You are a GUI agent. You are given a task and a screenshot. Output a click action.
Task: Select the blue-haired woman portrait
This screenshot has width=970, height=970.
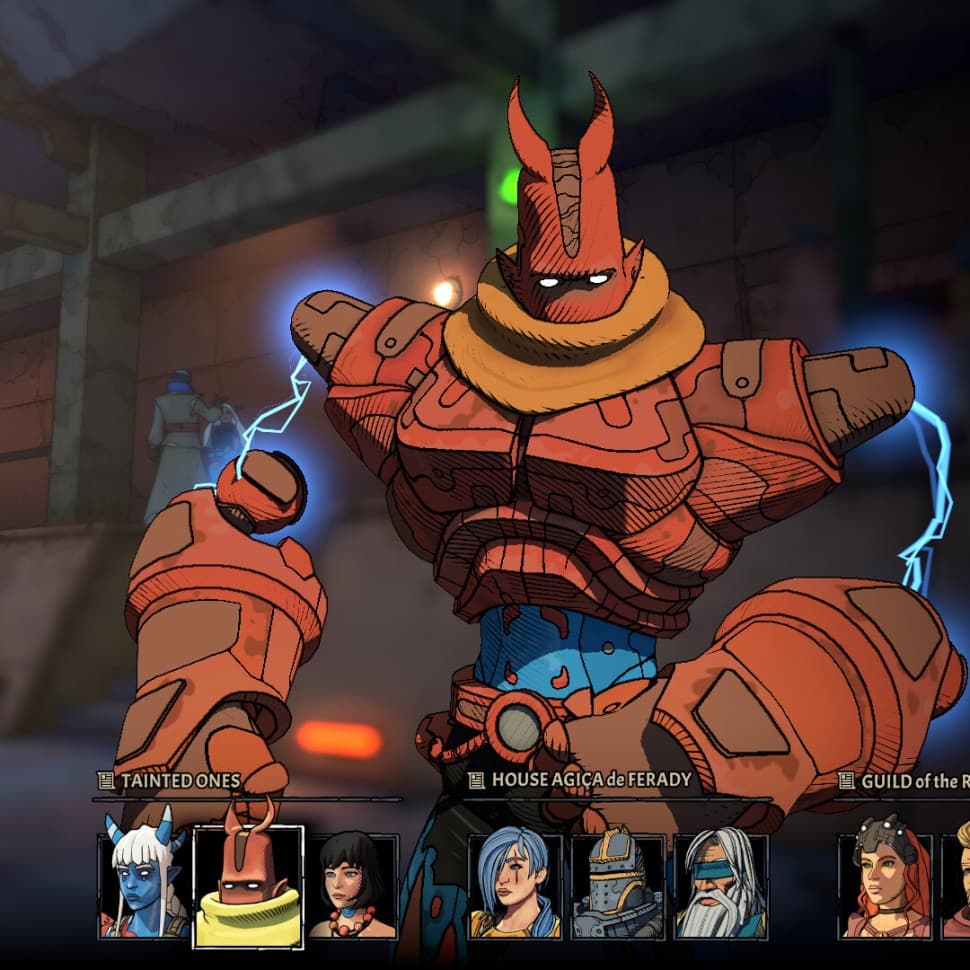[x=514, y=885]
